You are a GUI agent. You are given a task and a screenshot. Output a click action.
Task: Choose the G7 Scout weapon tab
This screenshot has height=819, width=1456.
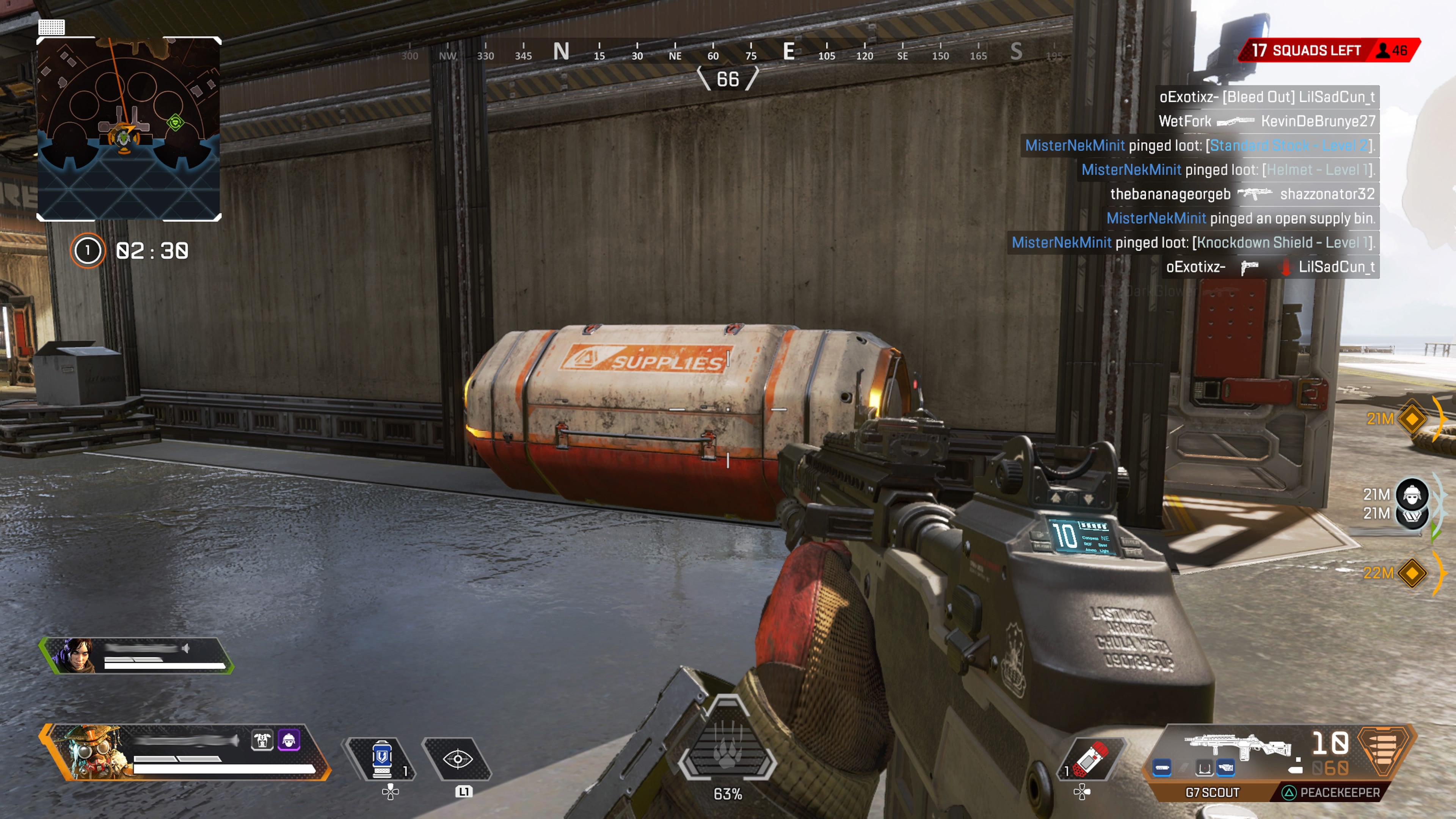click(x=1212, y=792)
